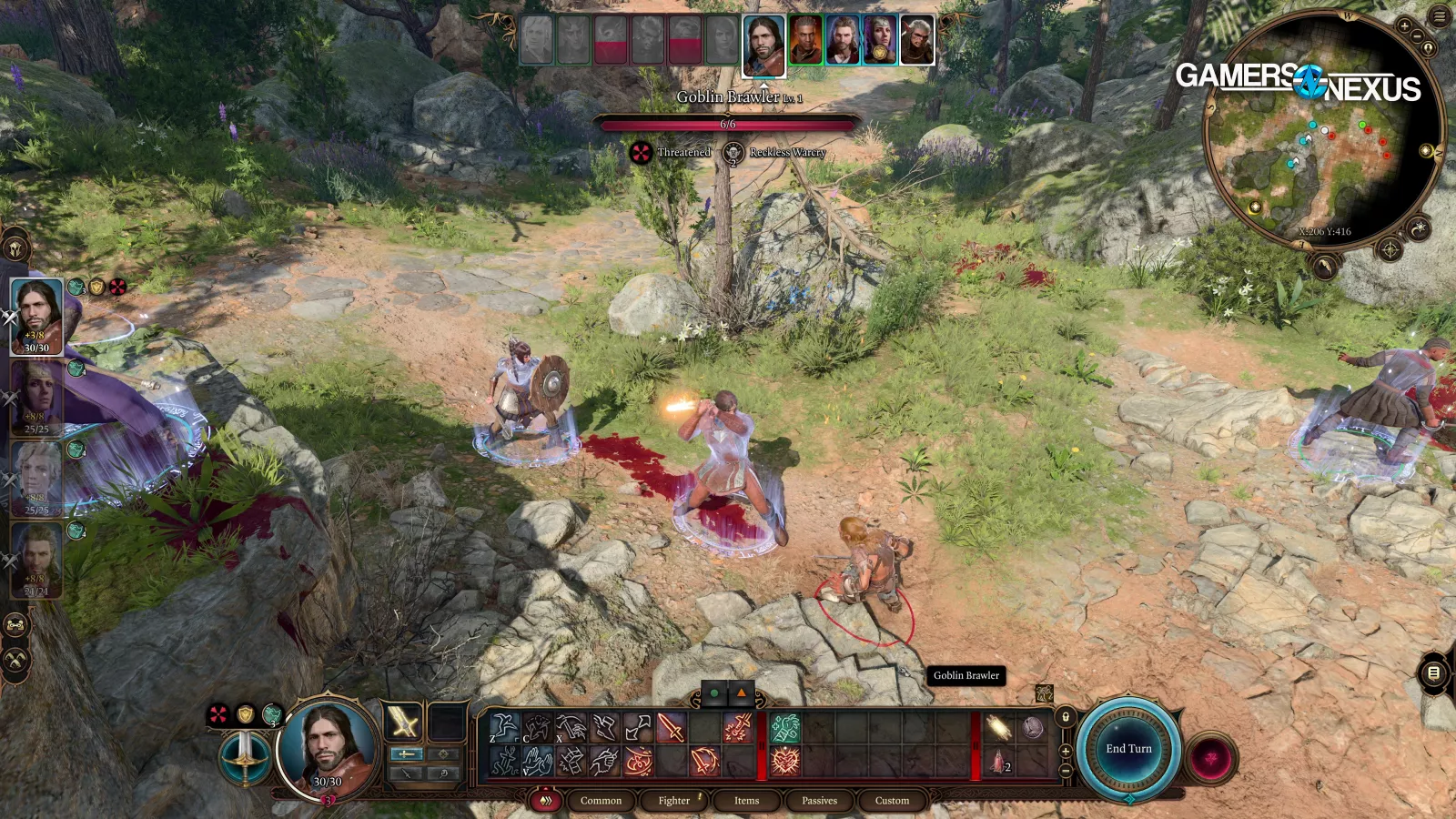This screenshot has width=1456, height=819.
Task: Select the Gale party portrait
Action: tap(37, 560)
